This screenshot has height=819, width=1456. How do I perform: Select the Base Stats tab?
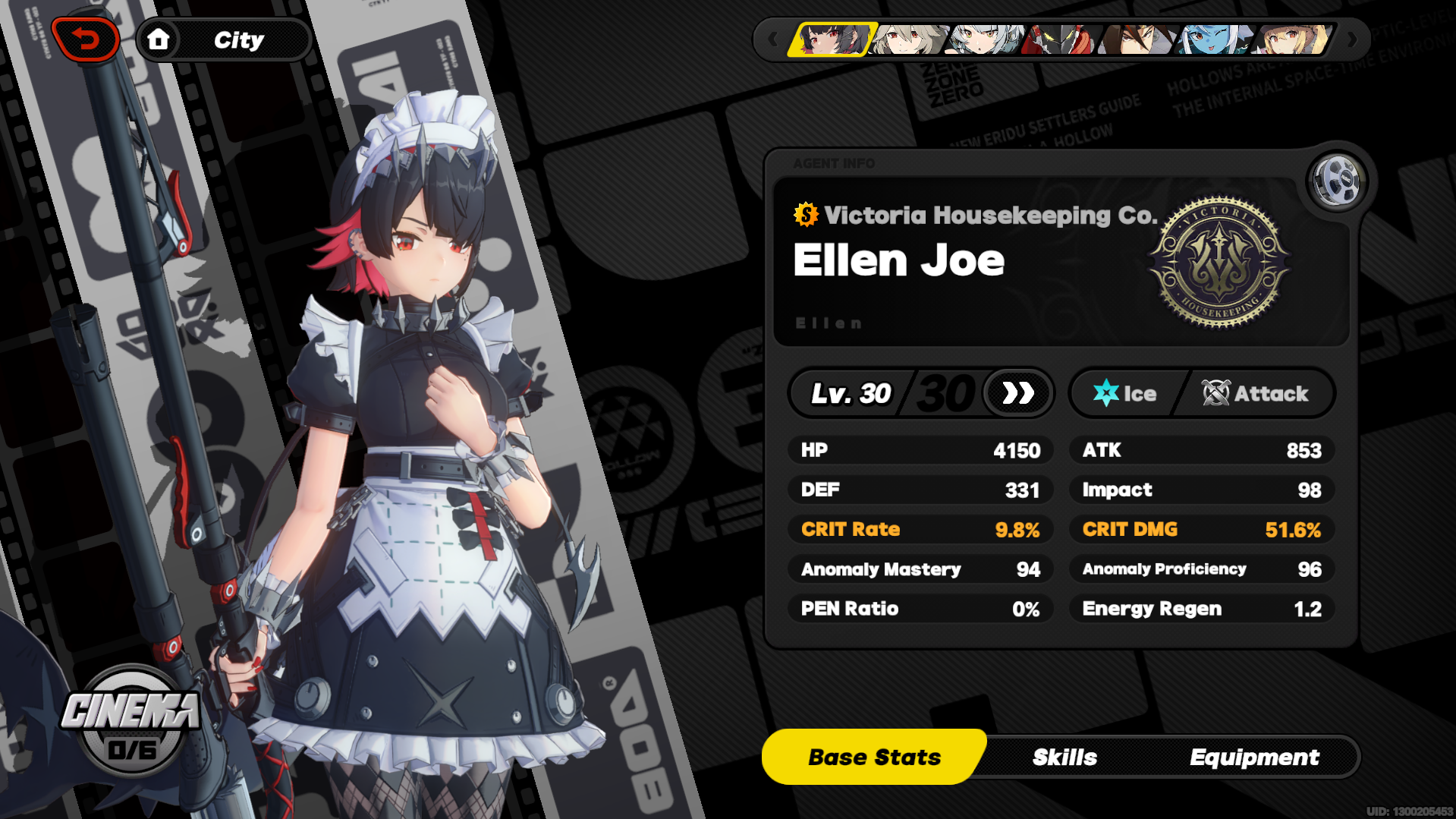coord(873,756)
